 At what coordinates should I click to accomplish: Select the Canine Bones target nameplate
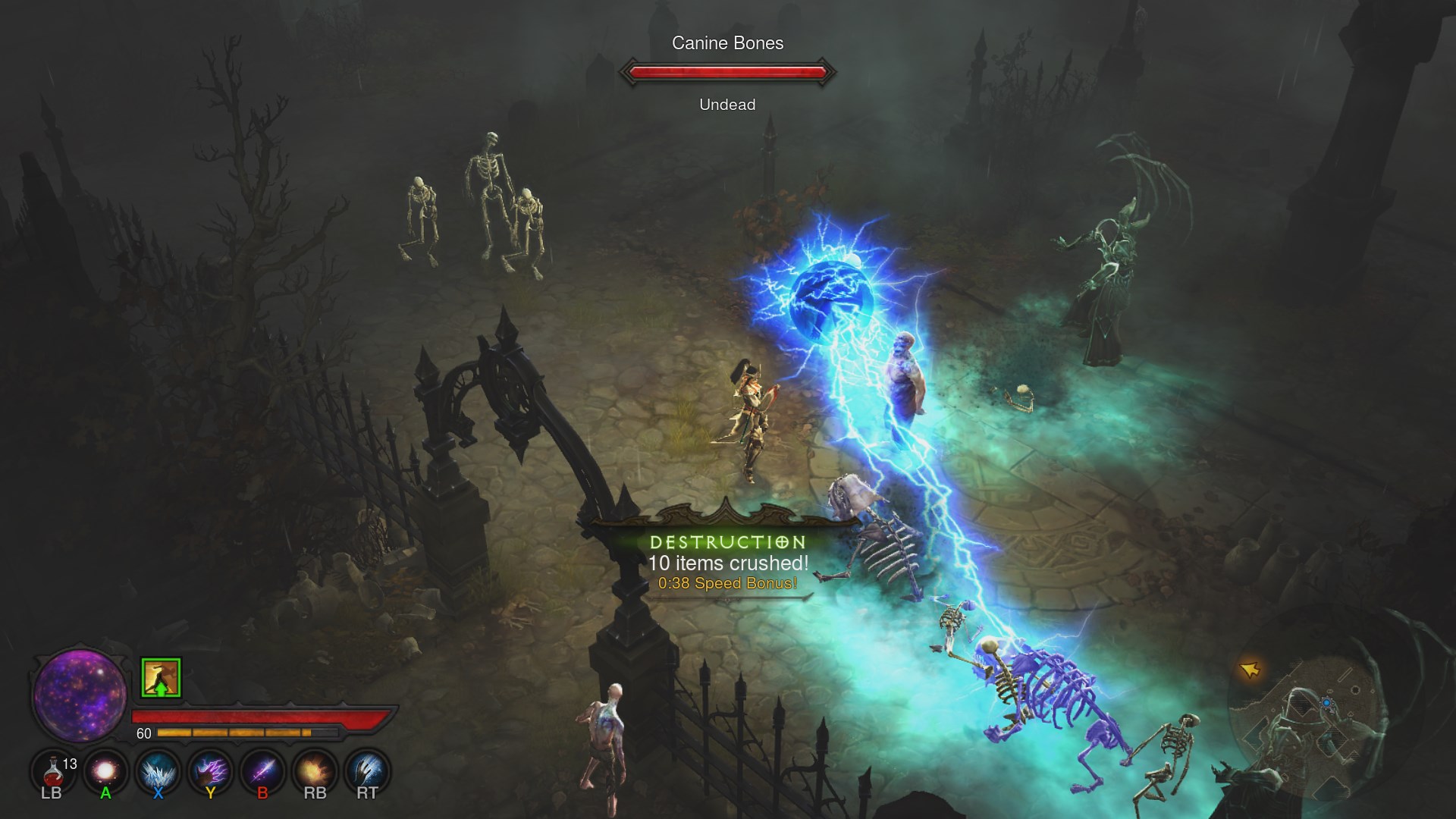pyautogui.click(x=727, y=44)
